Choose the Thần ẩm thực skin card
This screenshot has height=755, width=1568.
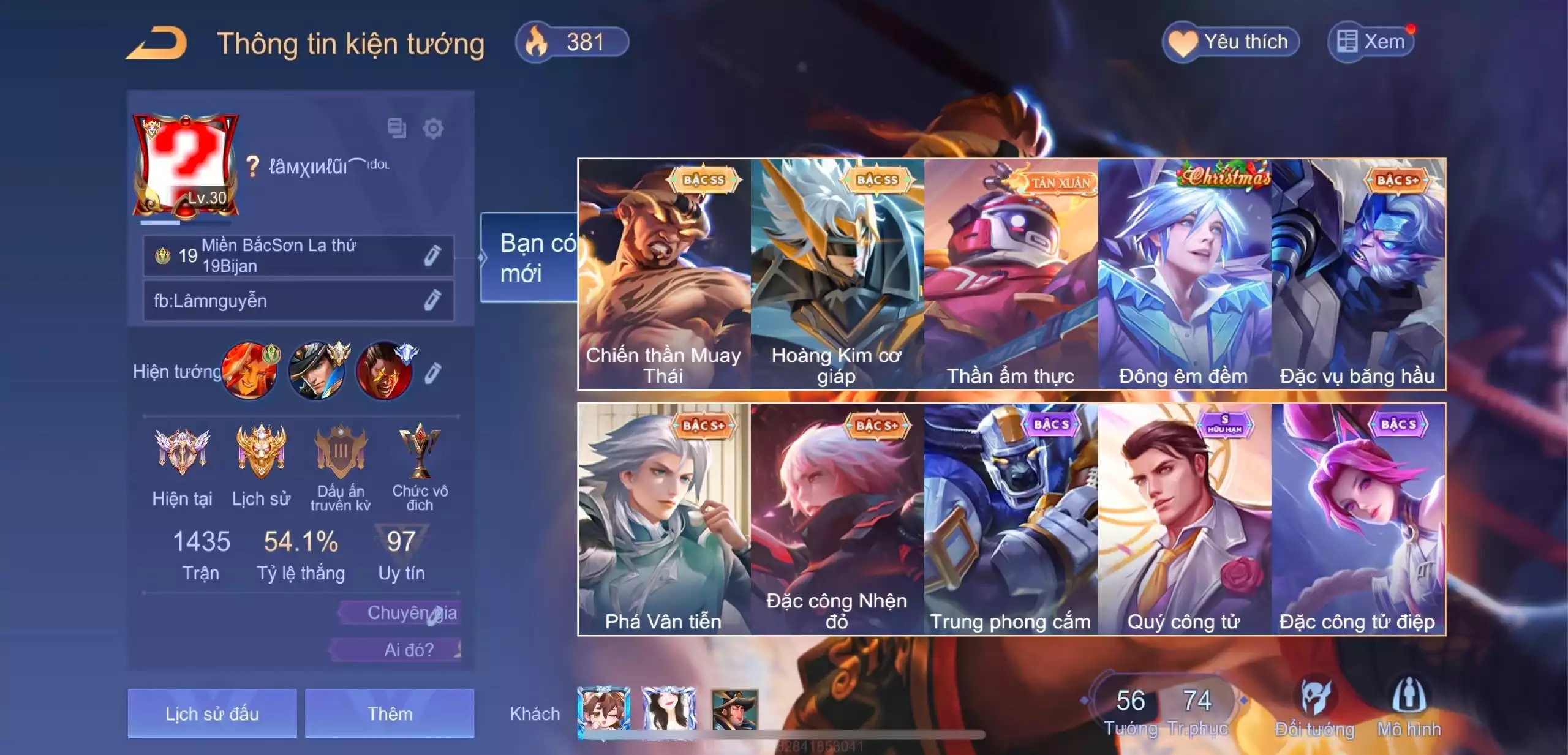pyautogui.click(x=1011, y=274)
